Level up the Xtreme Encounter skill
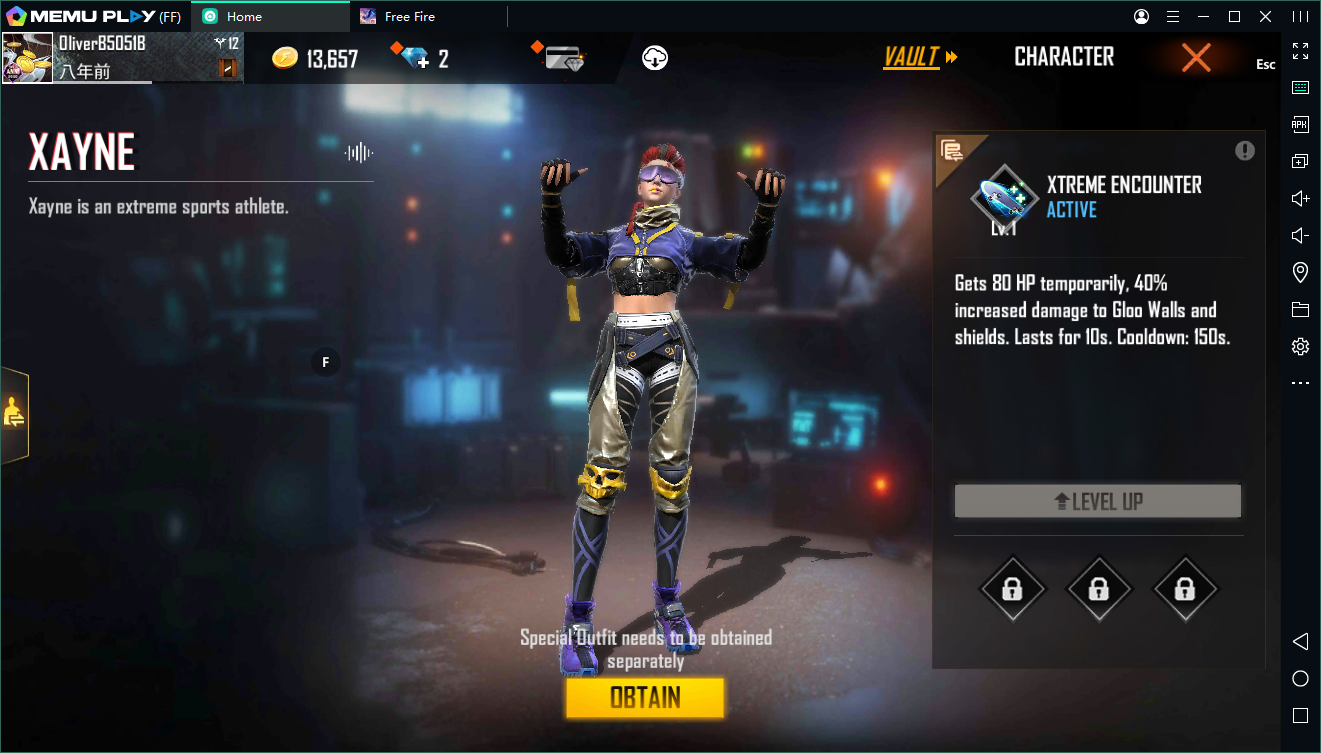This screenshot has height=753, width=1321. pyautogui.click(x=1097, y=502)
